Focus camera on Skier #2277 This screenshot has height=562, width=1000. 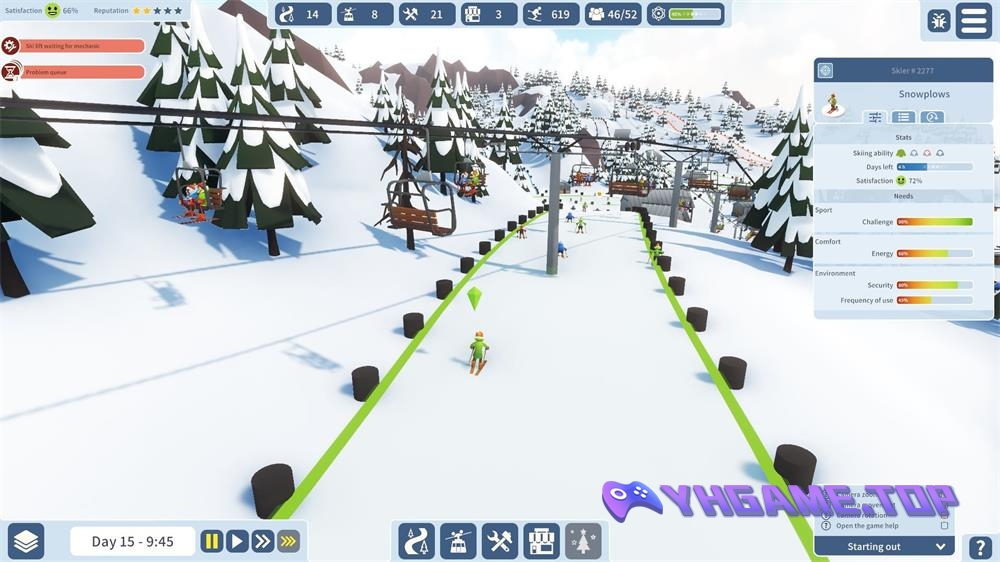coord(825,70)
